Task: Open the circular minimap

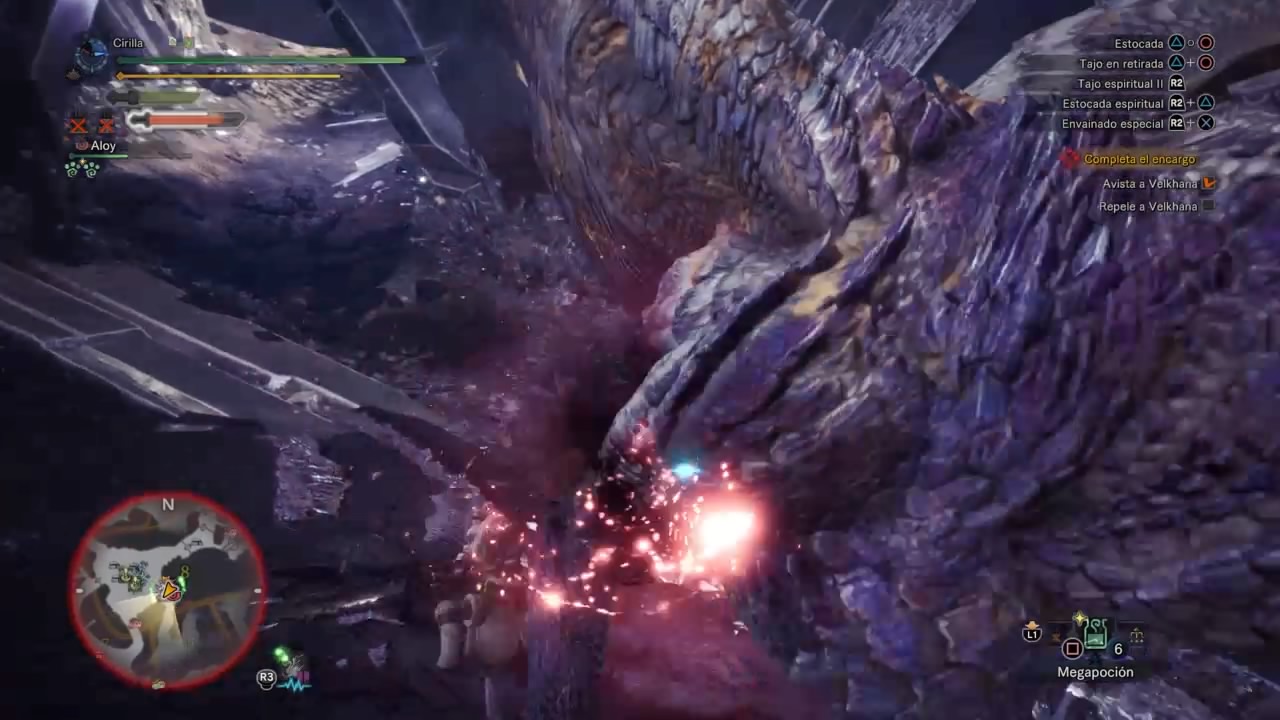Action: pos(167,591)
